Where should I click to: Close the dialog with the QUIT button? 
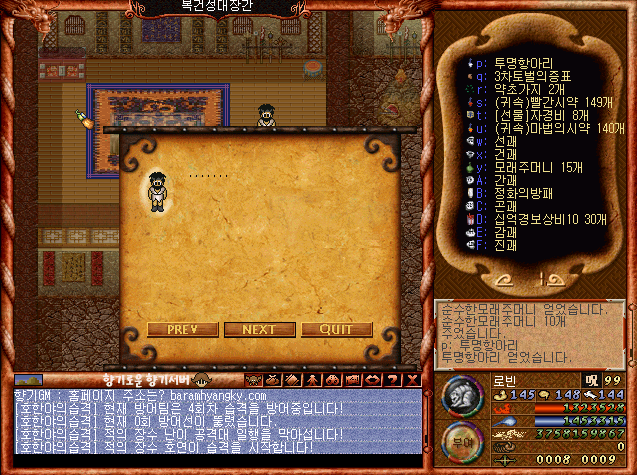(x=336, y=329)
